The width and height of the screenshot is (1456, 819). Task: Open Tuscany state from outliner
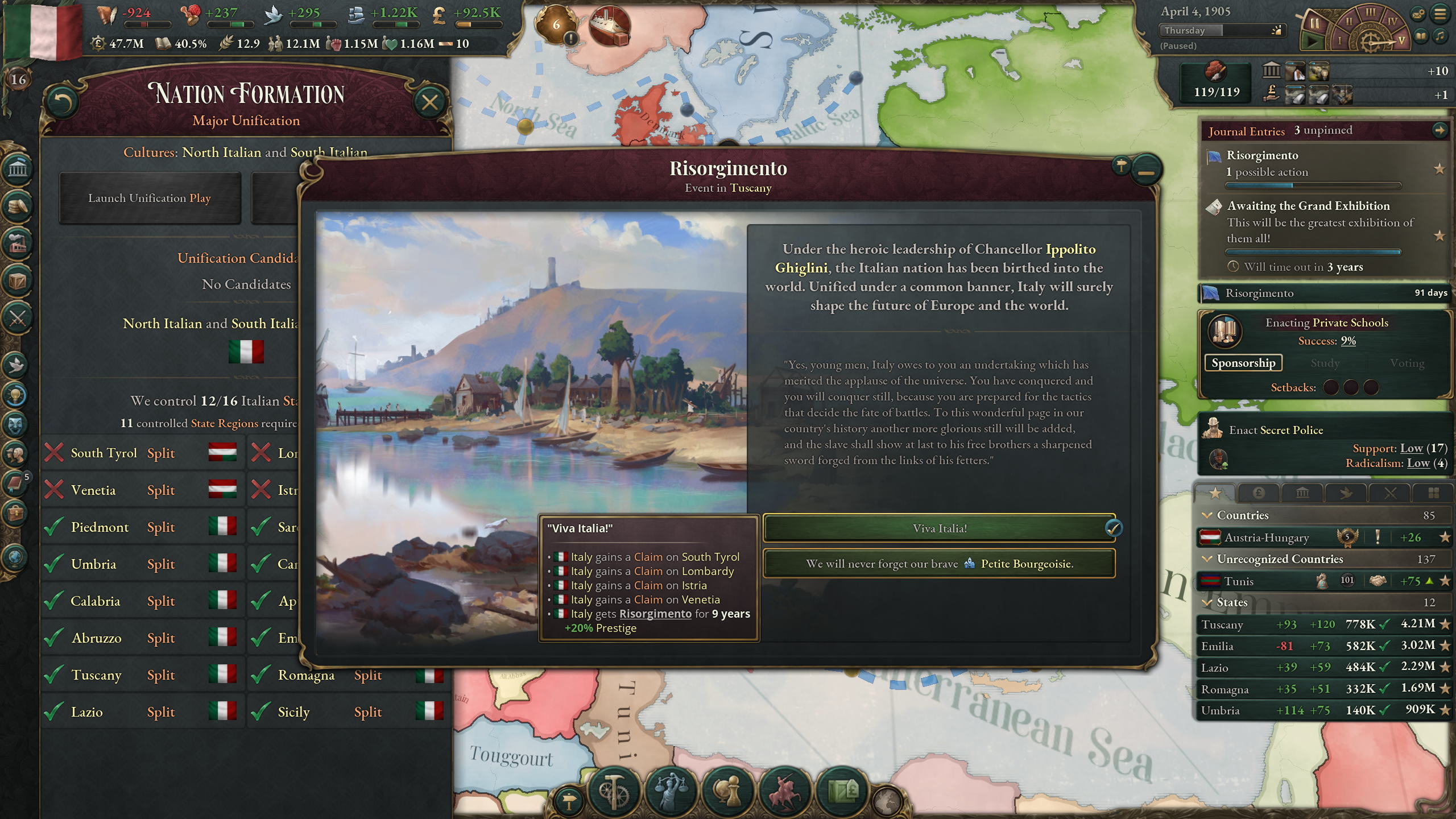pyautogui.click(x=1222, y=624)
